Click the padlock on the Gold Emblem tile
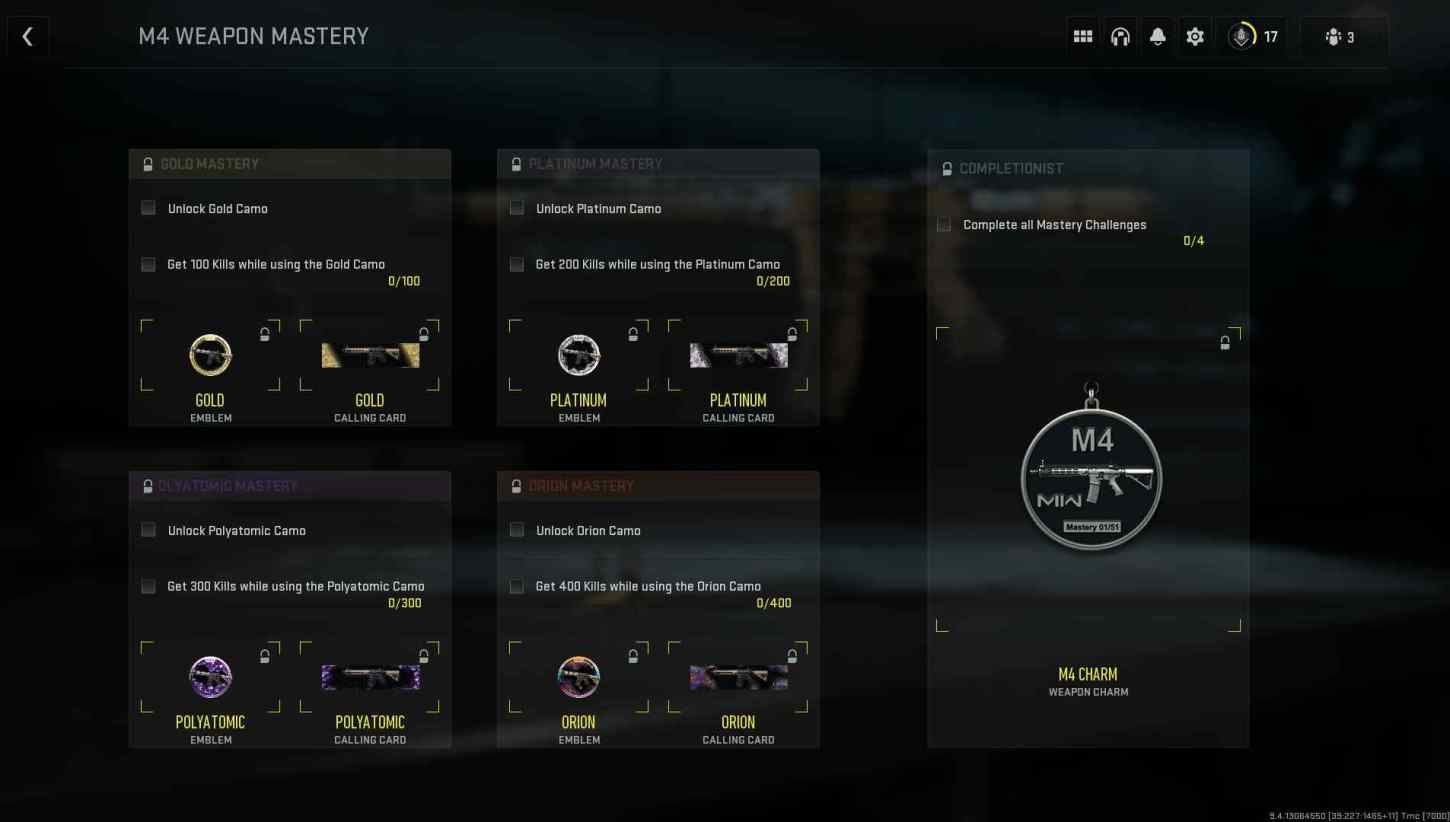Image resolution: width=1450 pixels, height=822 pixels. 265,334
